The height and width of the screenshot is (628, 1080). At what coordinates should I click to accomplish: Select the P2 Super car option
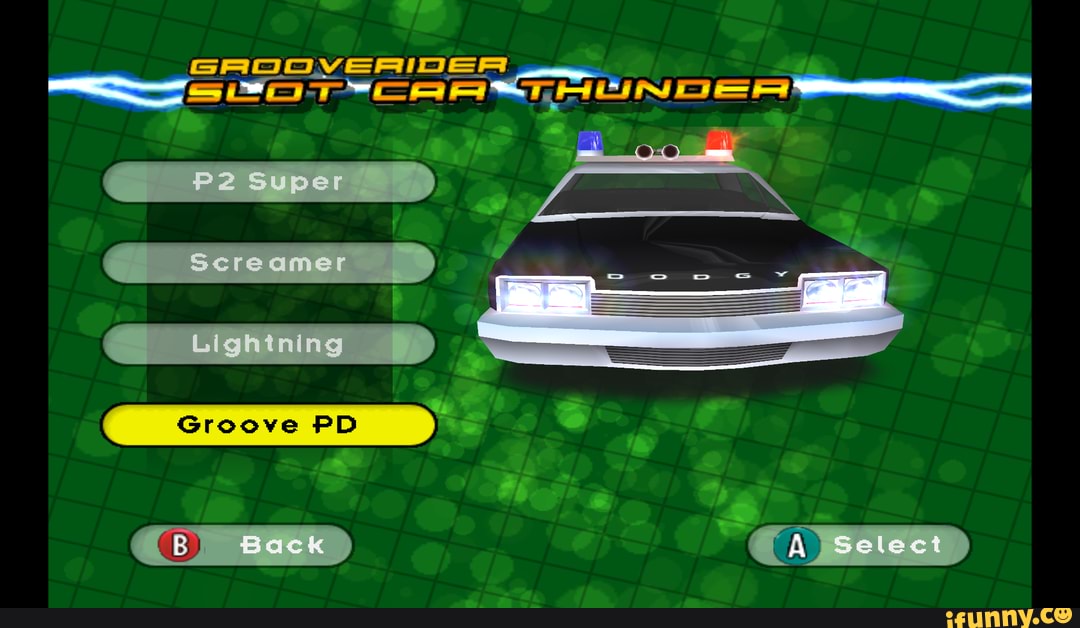(268, 182)
